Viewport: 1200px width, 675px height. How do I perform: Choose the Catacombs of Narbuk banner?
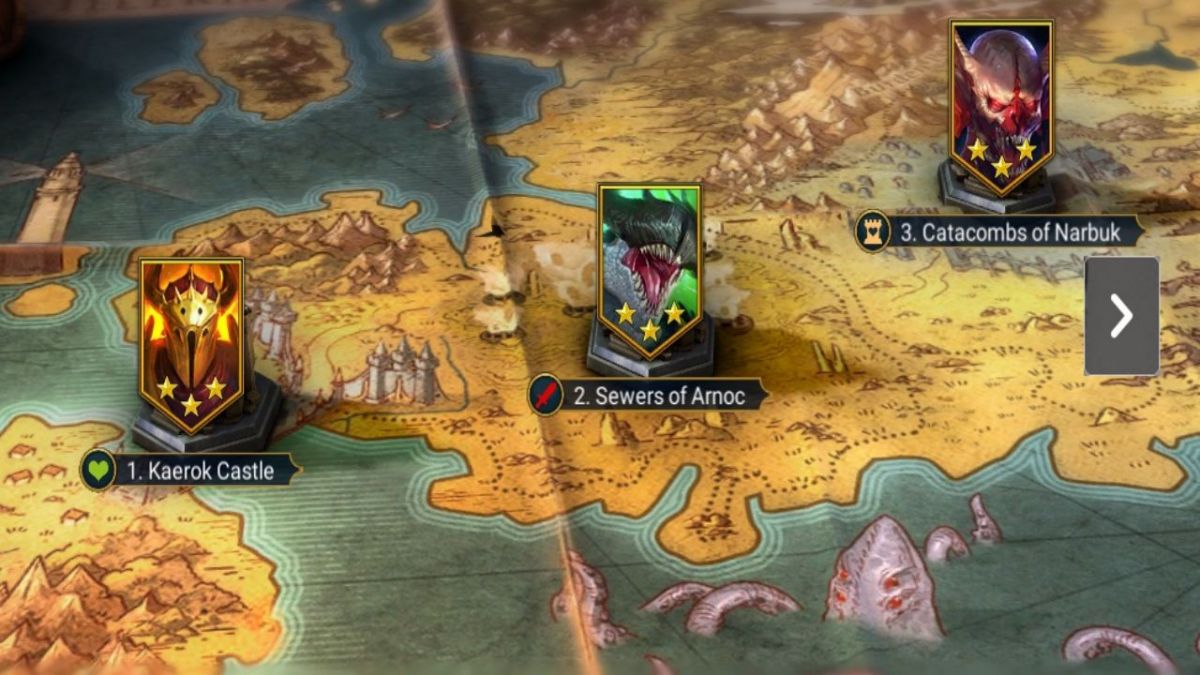pyautogui.click(x=1001, y=105)
